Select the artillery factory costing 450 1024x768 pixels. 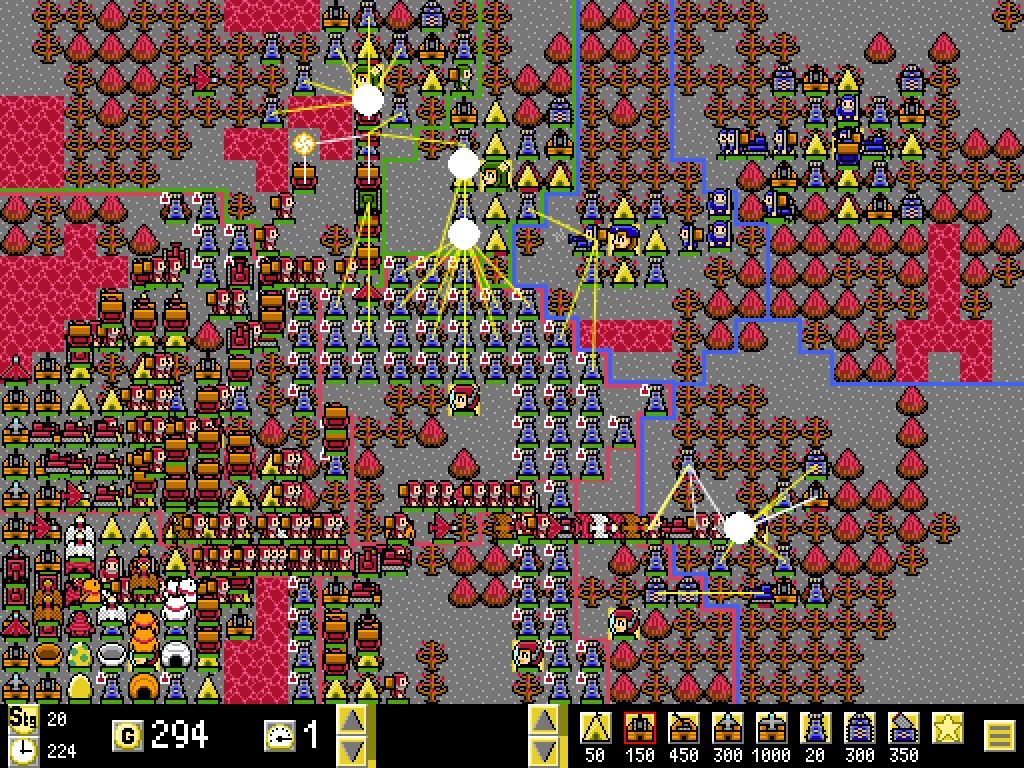[684, 728]
